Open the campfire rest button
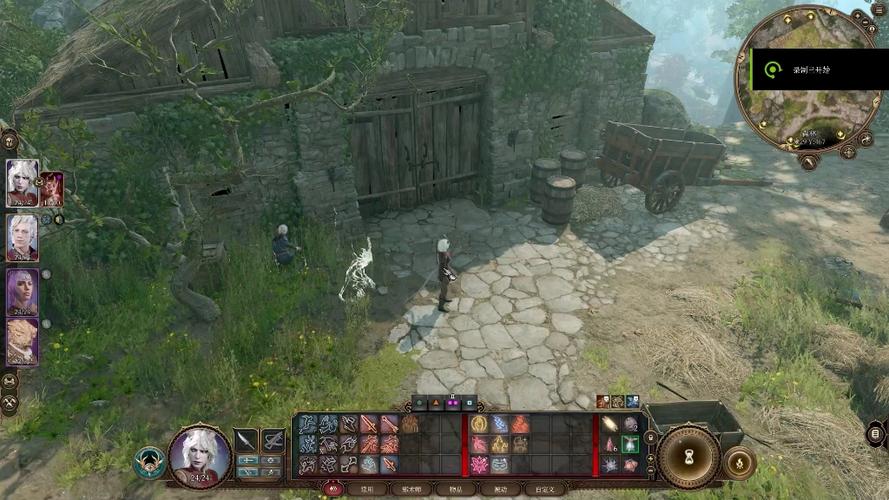889x500 pixels. (x=739, y=462)
